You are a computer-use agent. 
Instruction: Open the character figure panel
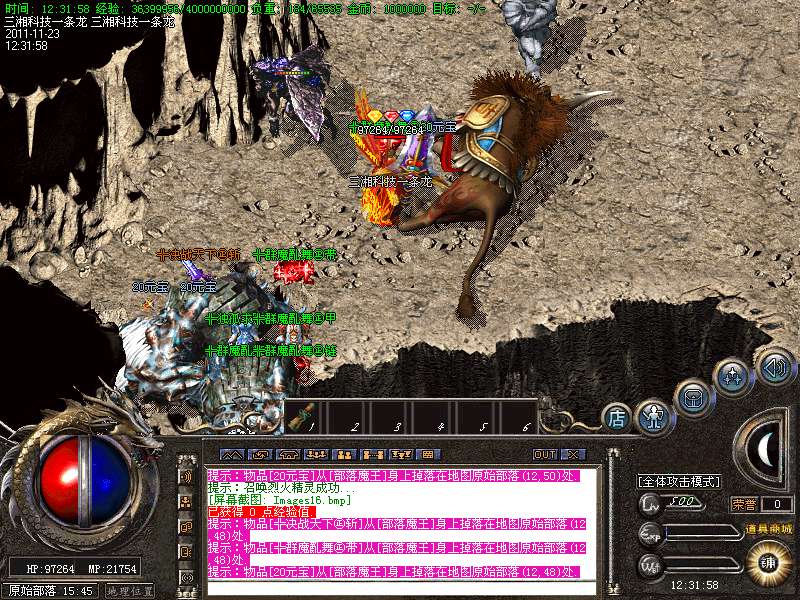pyautogui.click(x=653, y=415)
